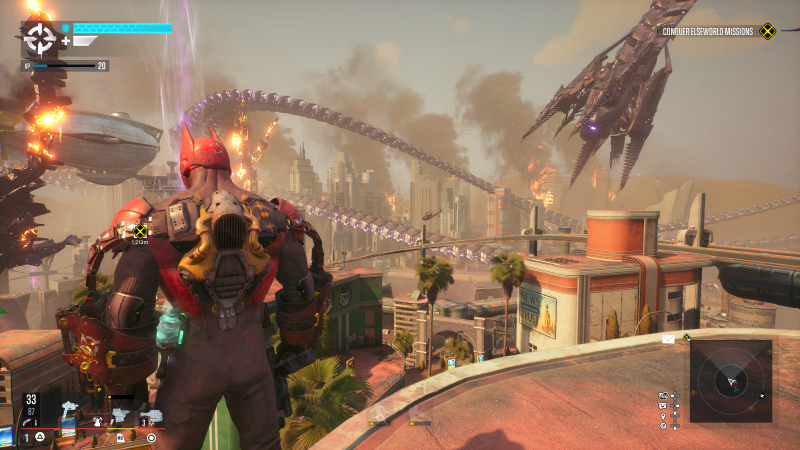Select the Deadshot crosshair character emblem
The width and height of the screenshot is (800, 450).
pyautogui.click(x=40, y=39)
